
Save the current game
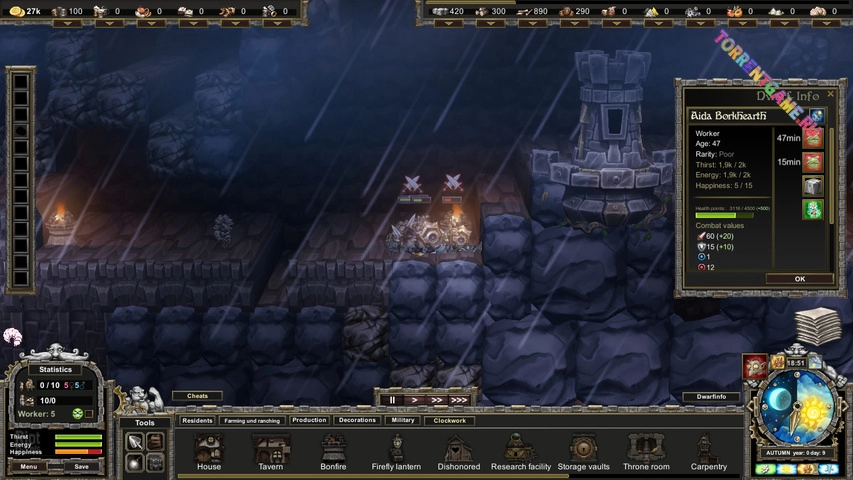click(x=82, y=466)
